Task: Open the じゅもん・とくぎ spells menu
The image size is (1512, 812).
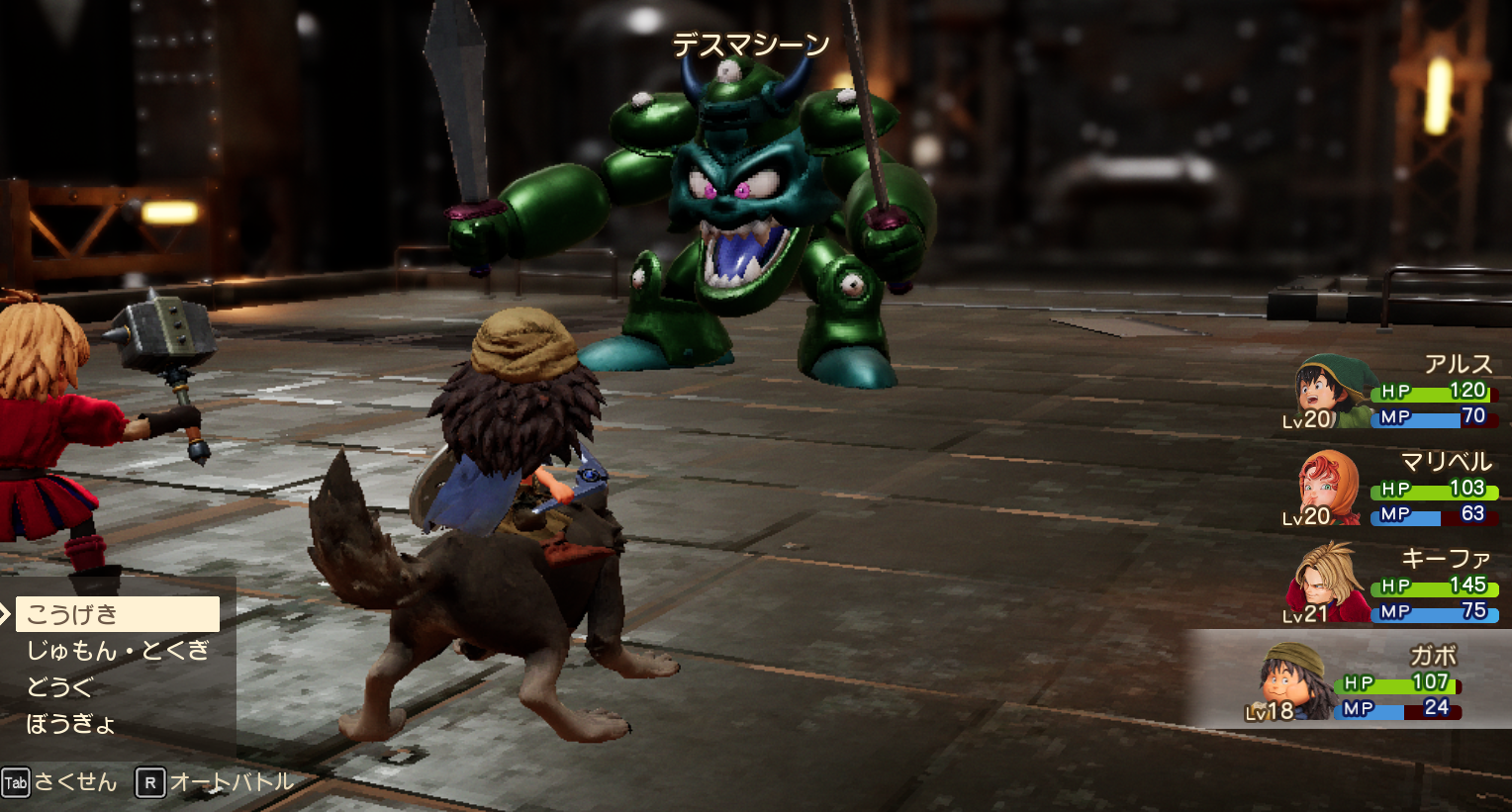Action: click(118, 651)
